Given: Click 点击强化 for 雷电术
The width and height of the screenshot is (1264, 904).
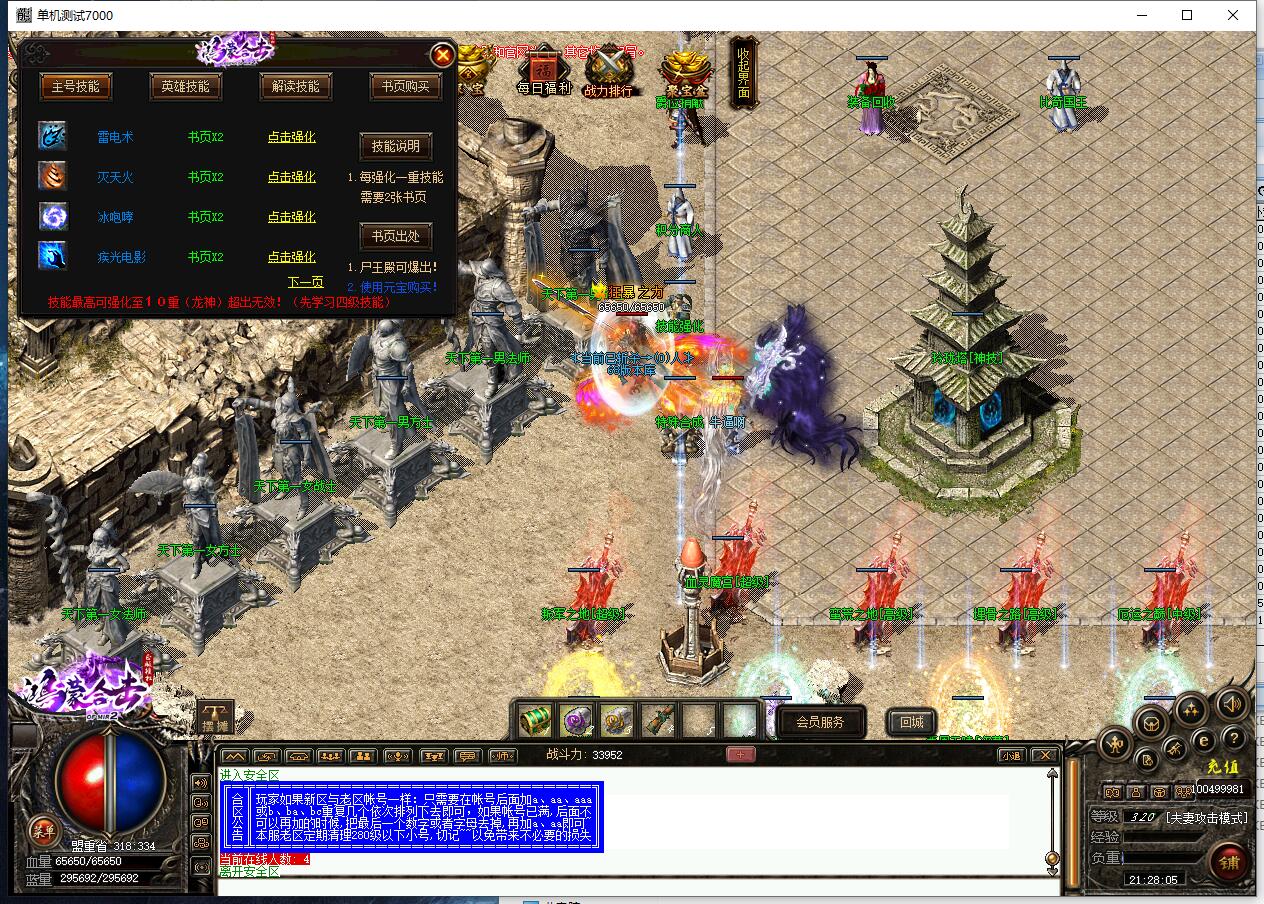Looking at the screenshot, I should (x=291, y=137).
